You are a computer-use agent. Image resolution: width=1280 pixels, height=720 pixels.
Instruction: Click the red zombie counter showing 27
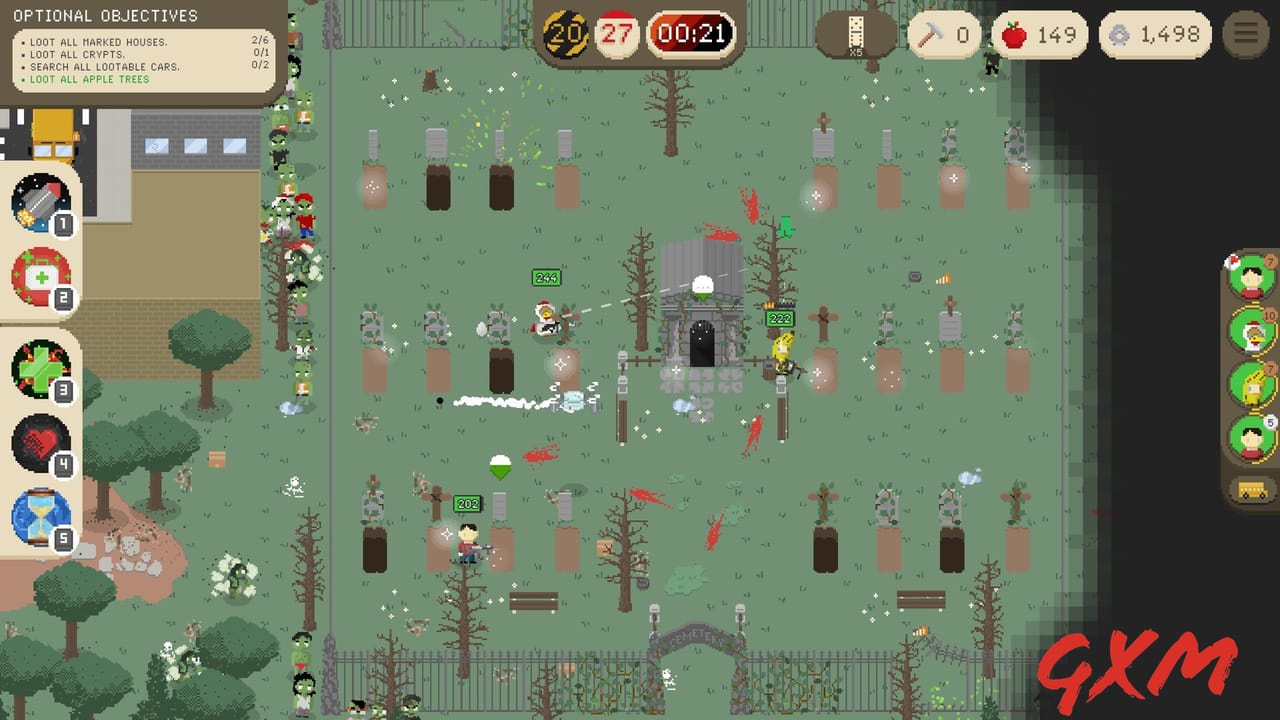coord(616,33)
